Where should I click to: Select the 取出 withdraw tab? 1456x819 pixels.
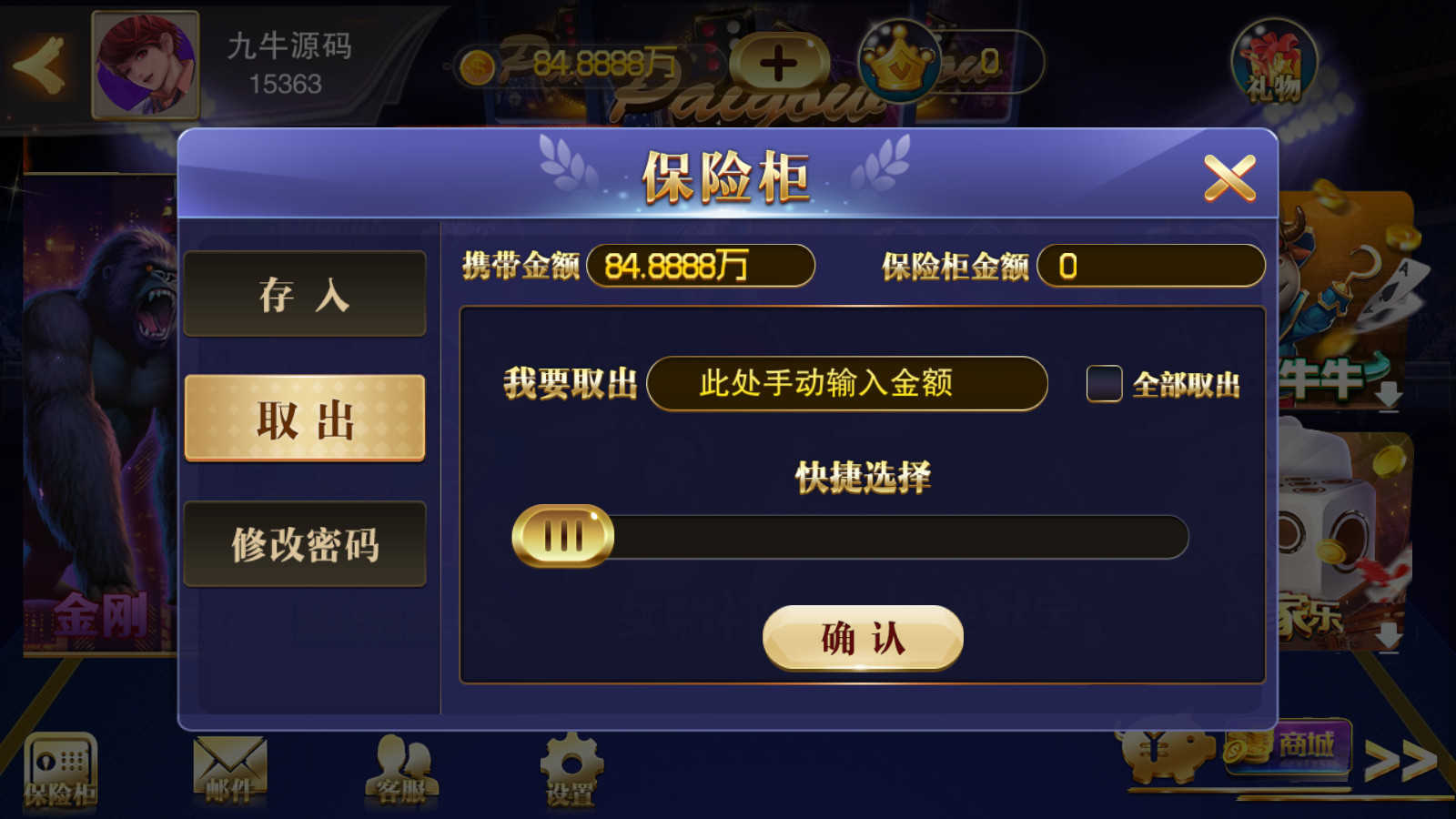[305, 419]
